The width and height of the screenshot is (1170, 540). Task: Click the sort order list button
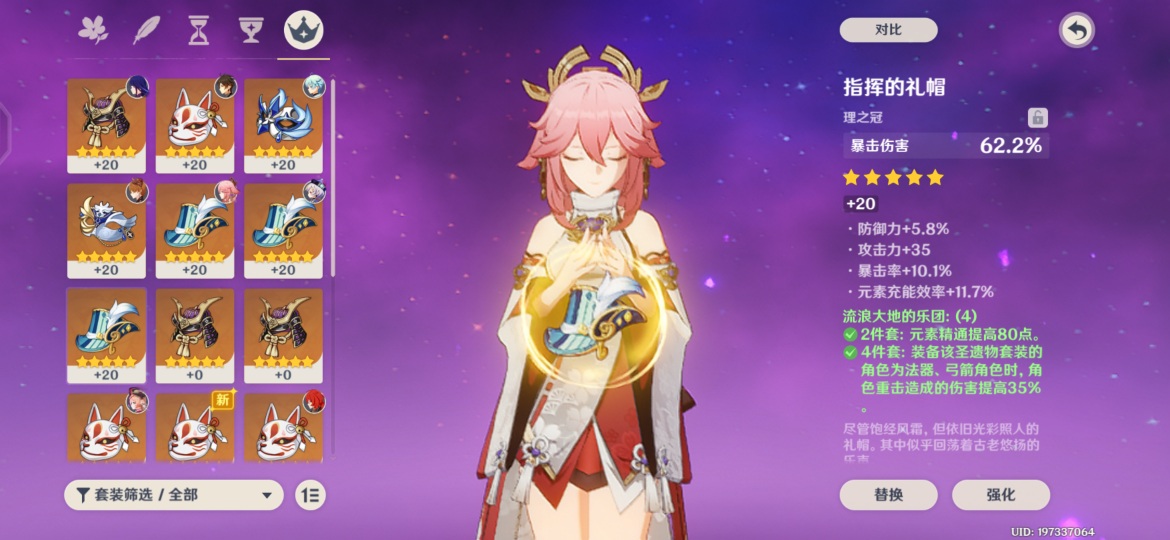(311, 494)
